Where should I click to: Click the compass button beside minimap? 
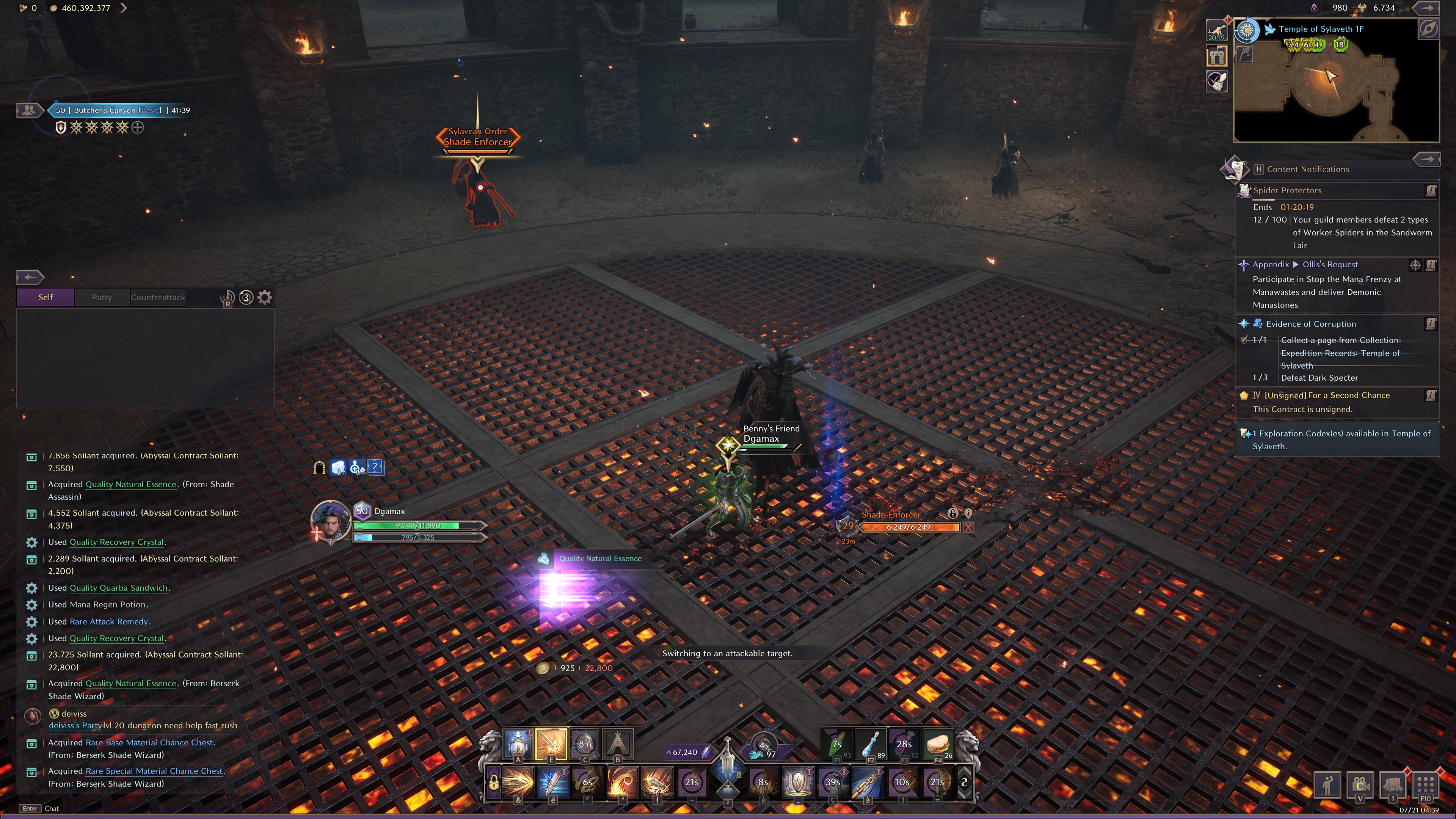point(1428,29)
